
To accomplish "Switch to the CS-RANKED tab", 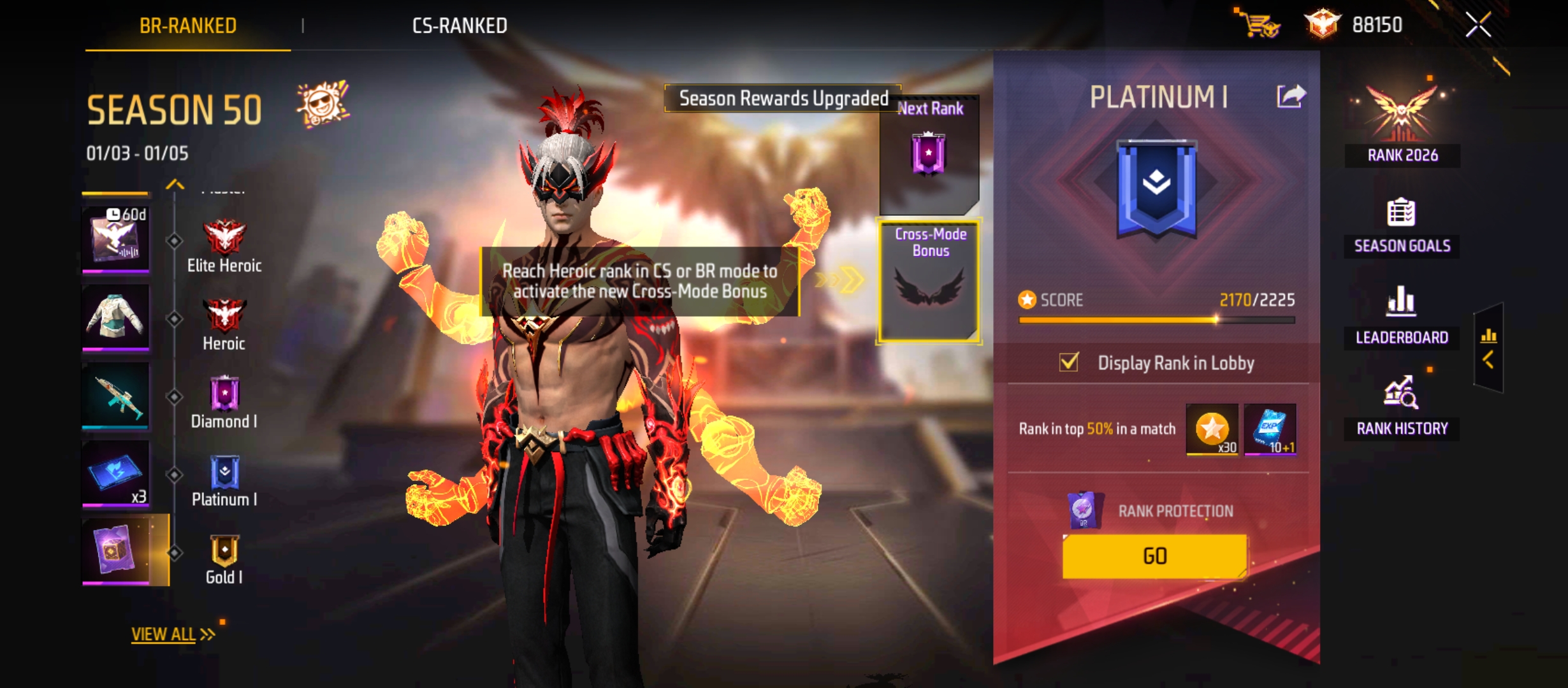I will pyautogui.click(x=460, y=25).
